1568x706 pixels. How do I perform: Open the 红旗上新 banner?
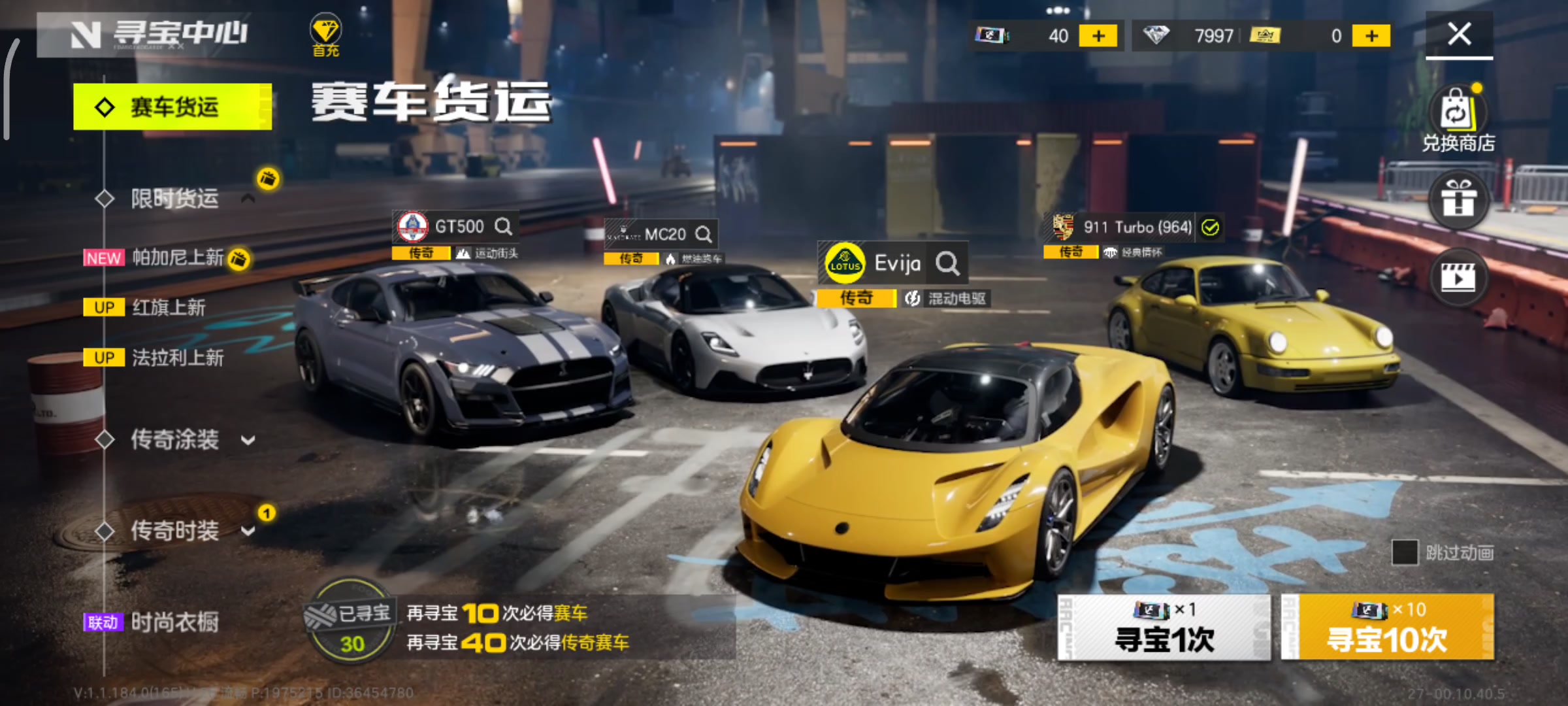pos(168,307)
